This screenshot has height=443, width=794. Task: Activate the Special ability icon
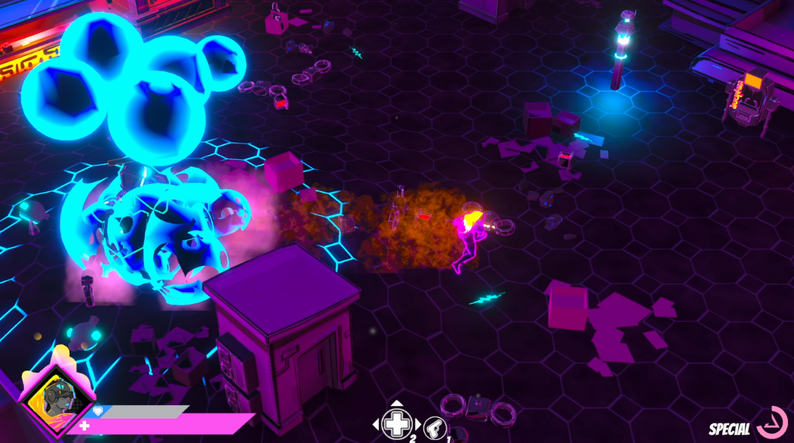coord(772,423)
